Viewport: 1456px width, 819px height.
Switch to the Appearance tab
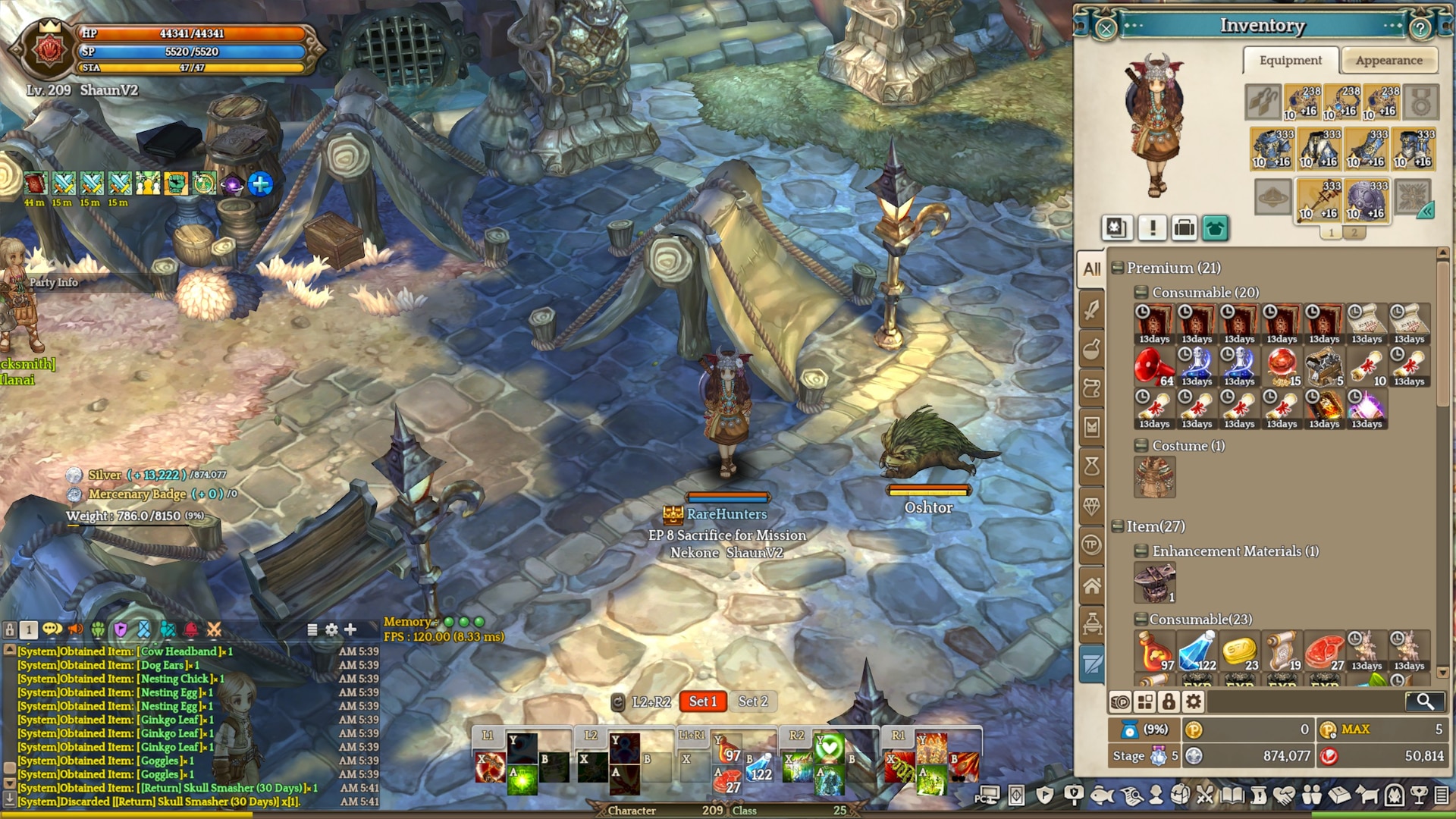click(x=1389, y=61)
